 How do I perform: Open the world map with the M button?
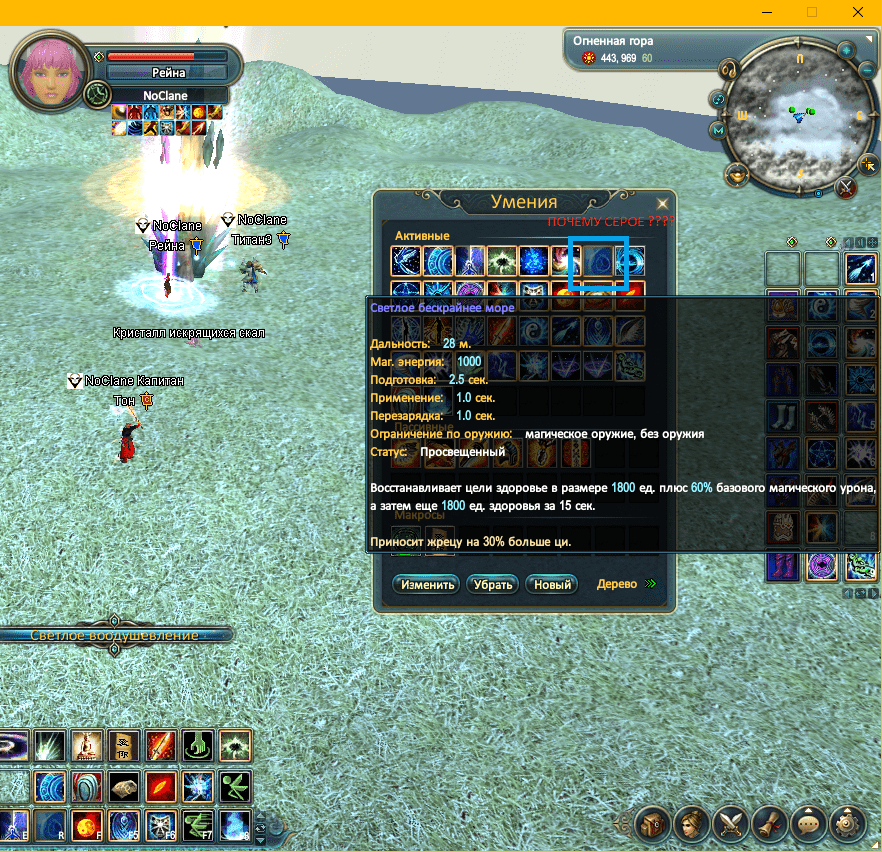[x=718, y=130]
